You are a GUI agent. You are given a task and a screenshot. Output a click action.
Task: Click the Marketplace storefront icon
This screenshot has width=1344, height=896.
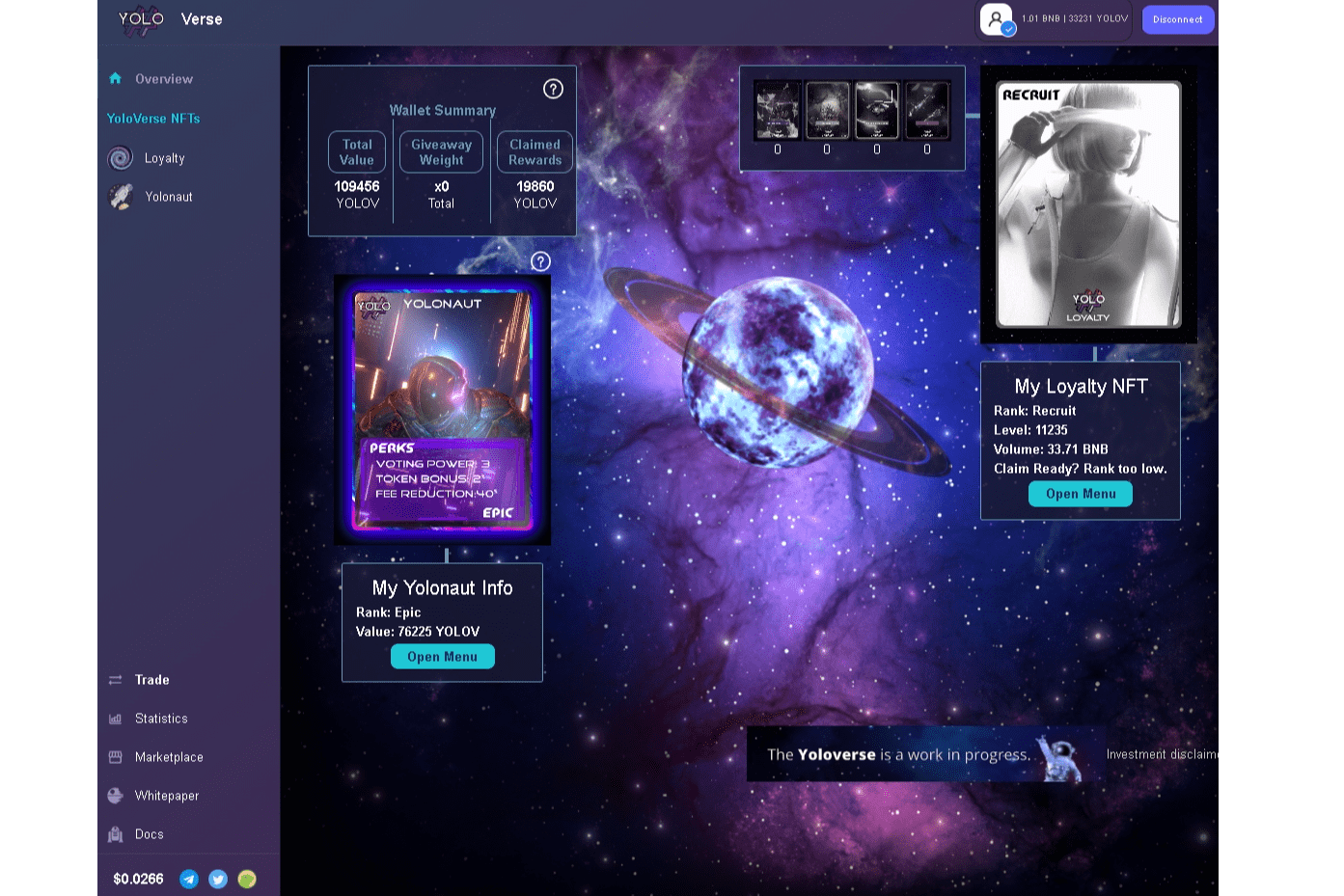tap(116, 757)
